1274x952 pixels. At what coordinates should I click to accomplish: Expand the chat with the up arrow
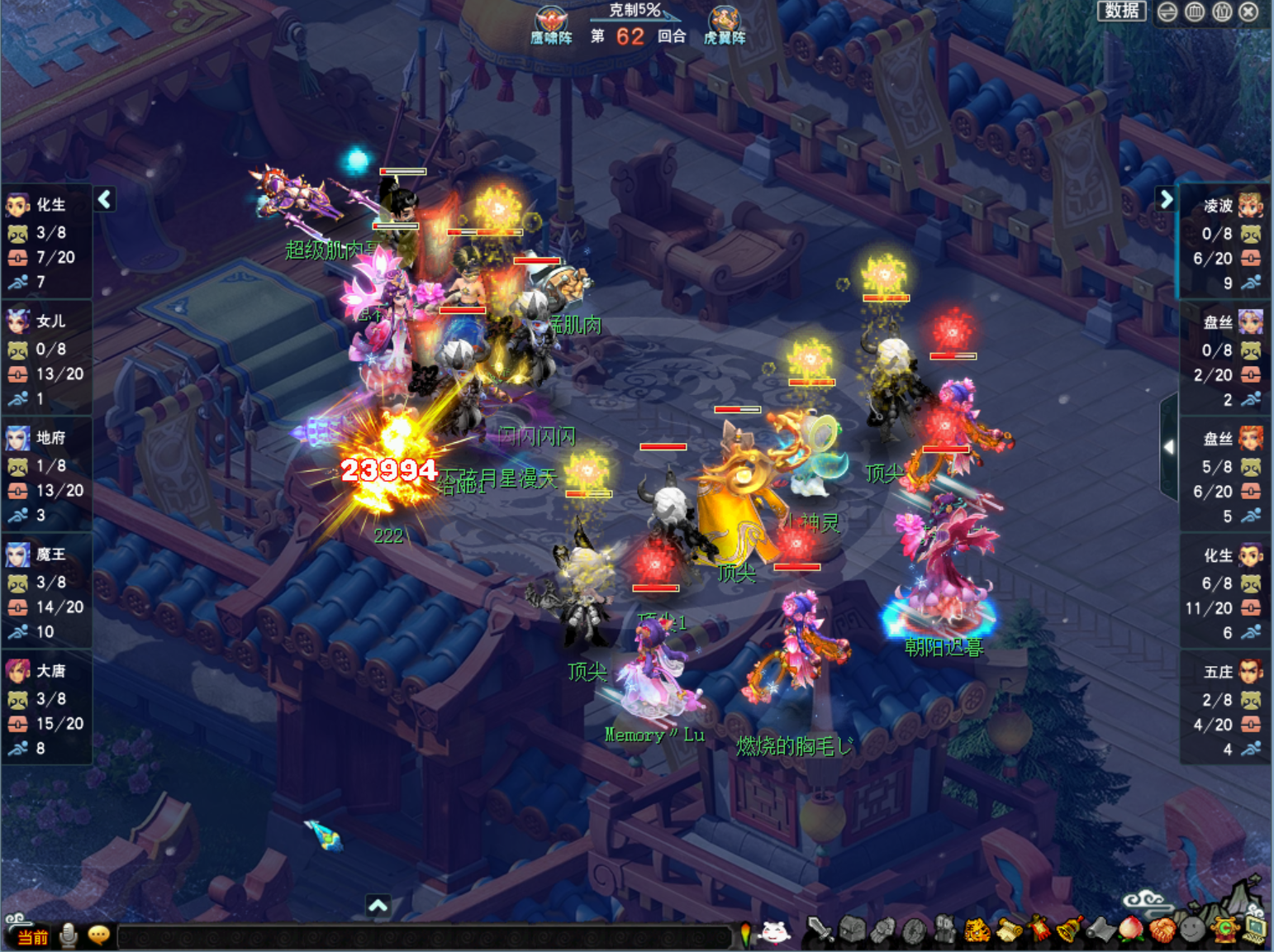pyautogui.click(x=378, y=906)
